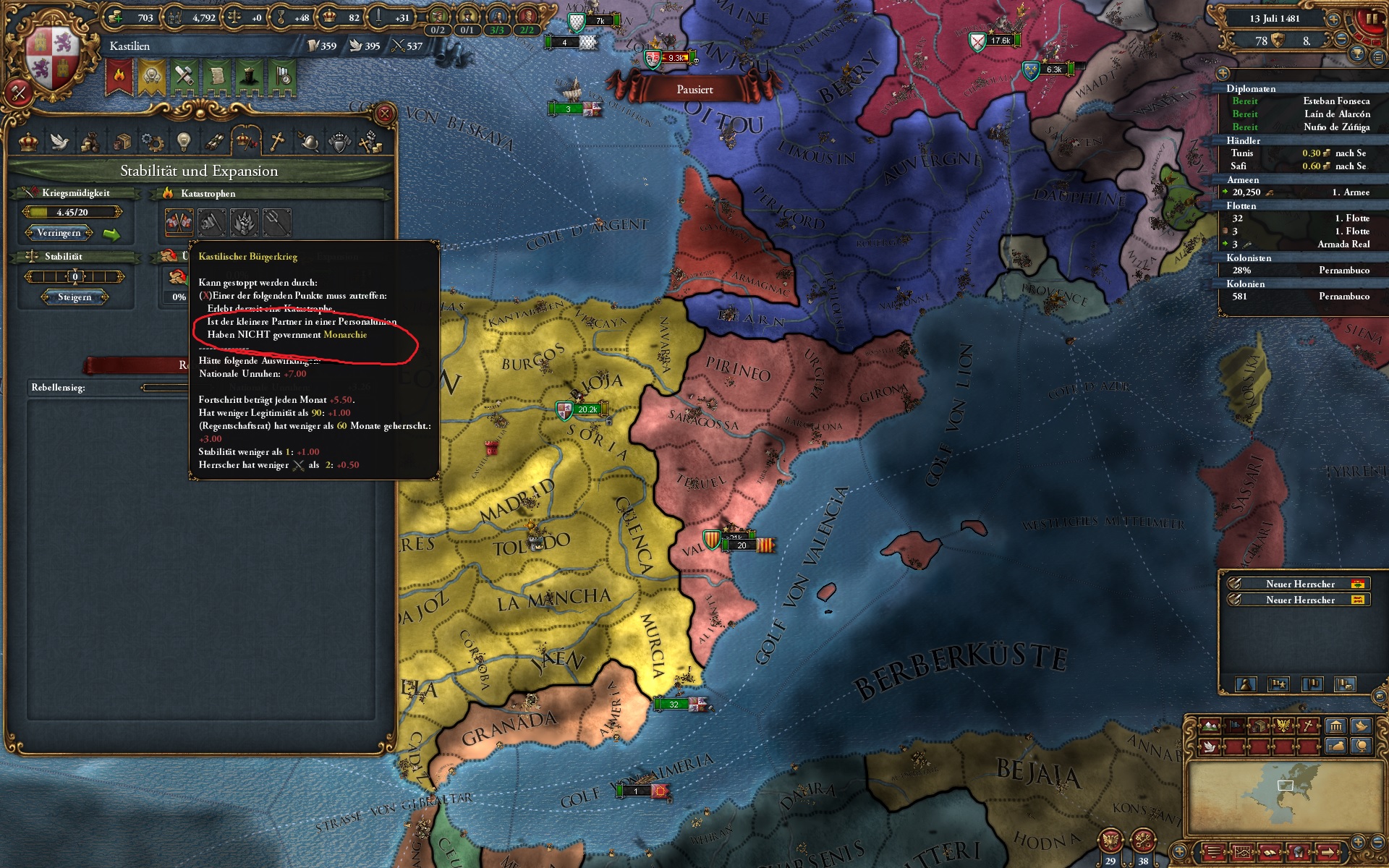This screenshot has height=868, width=1389.
Task: Unpause the game with the pause button
Action: pyautogui.click(x=1371, y=18)
